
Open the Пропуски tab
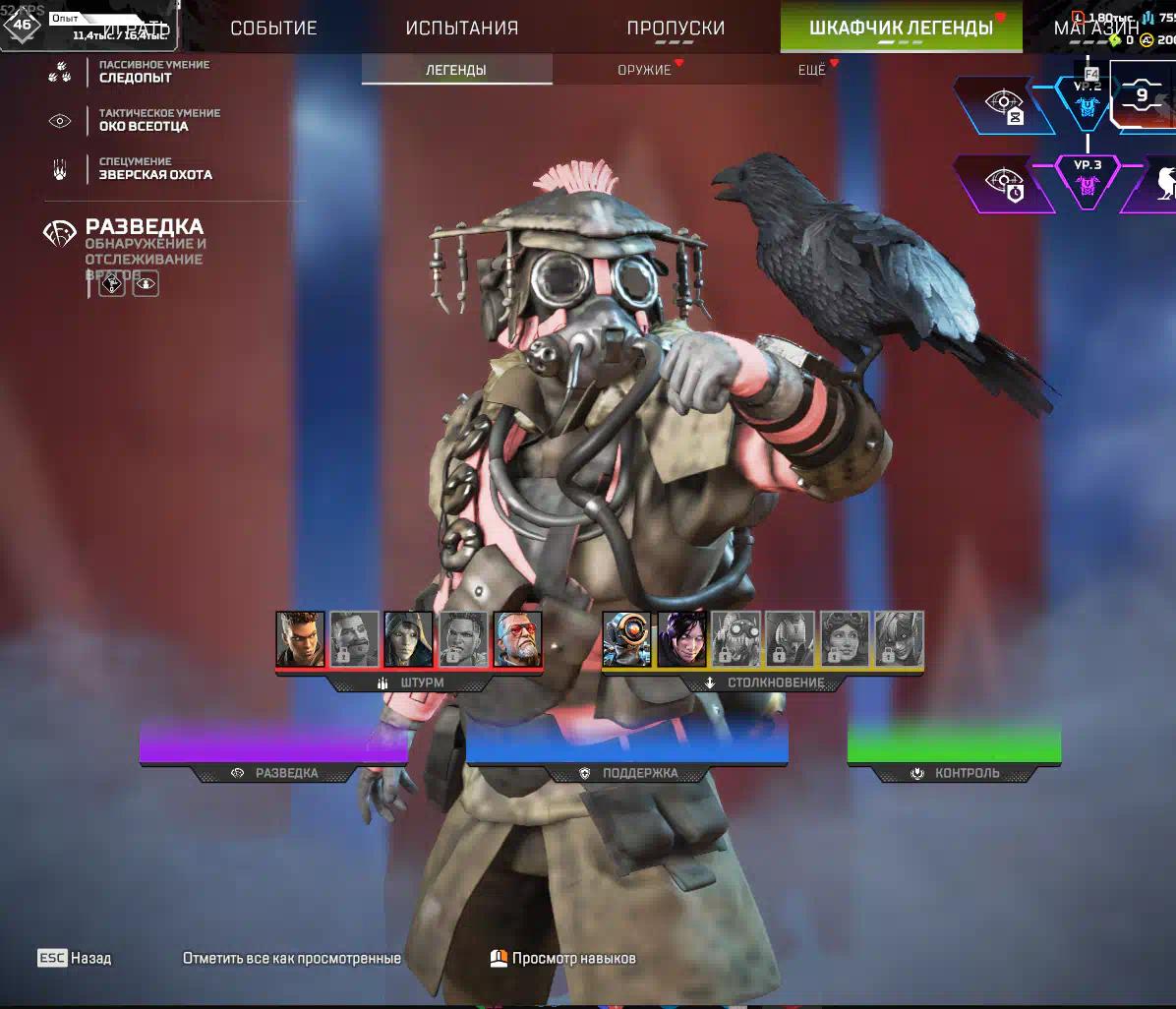click(x=676, y=28)
